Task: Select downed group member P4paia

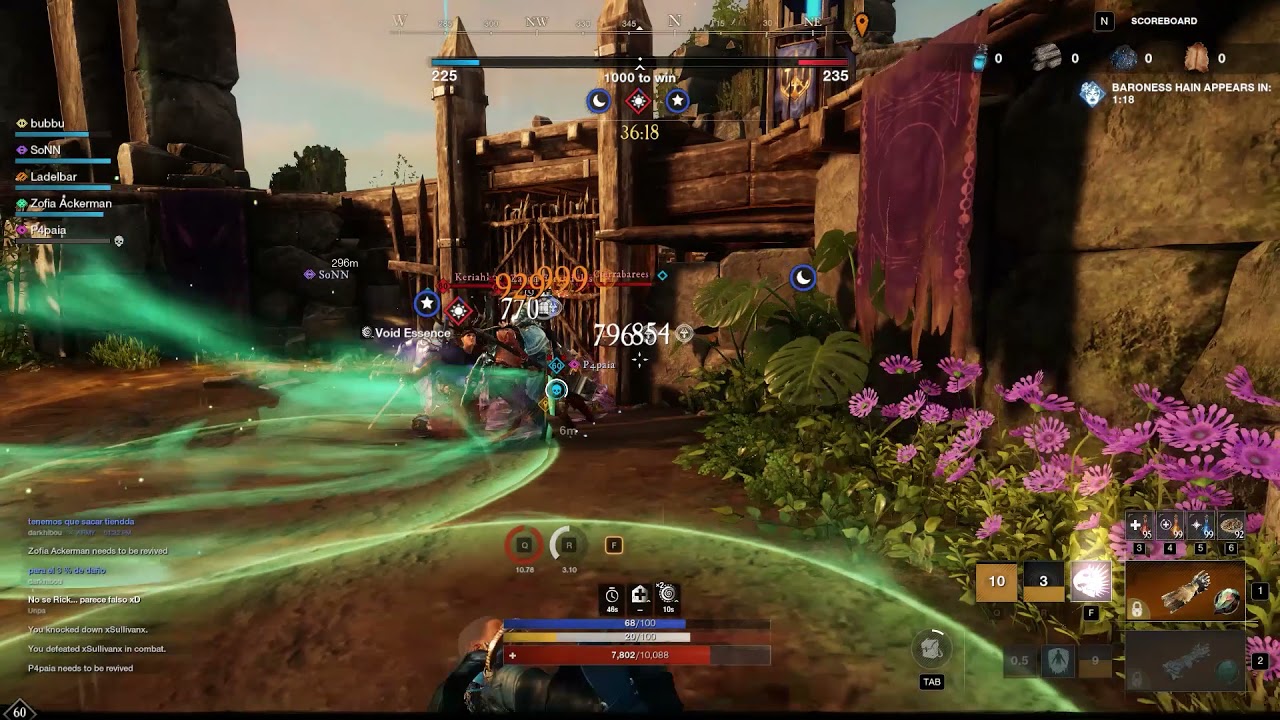Action: click(48, 231)
